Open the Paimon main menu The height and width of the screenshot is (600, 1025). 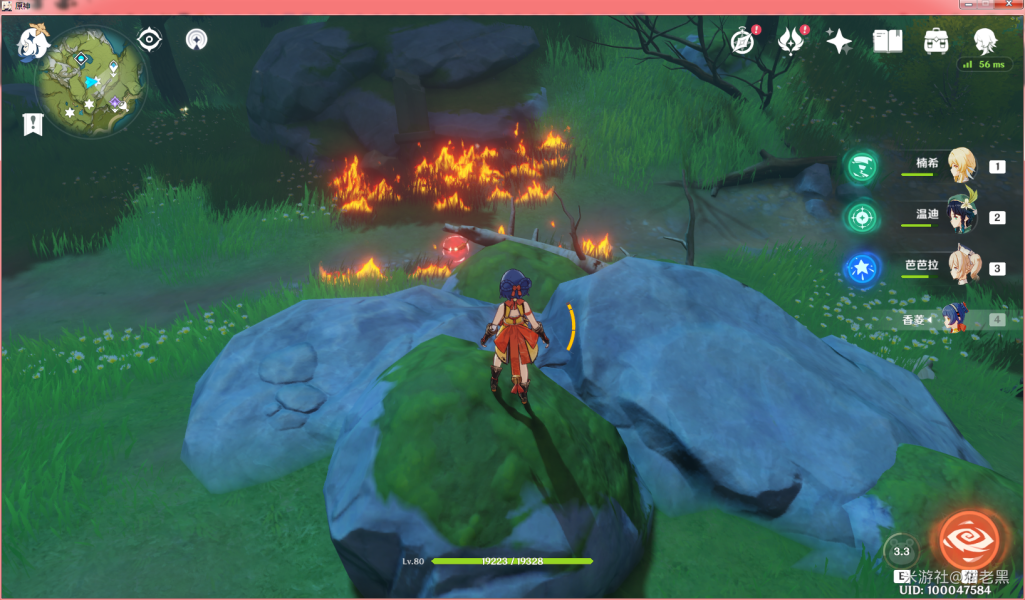[35, 42]
